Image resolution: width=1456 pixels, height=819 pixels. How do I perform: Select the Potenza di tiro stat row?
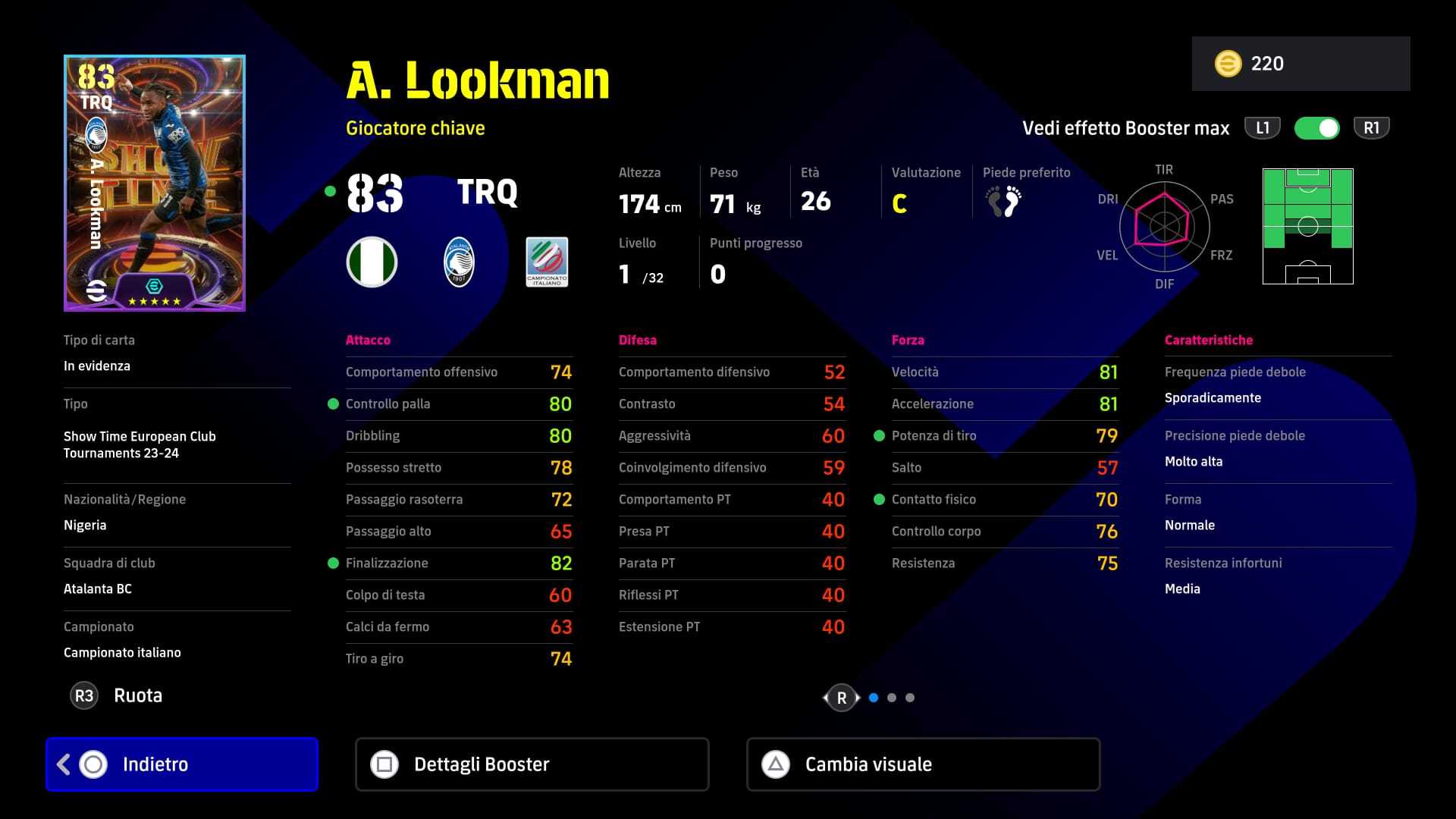pos(1004,436)
